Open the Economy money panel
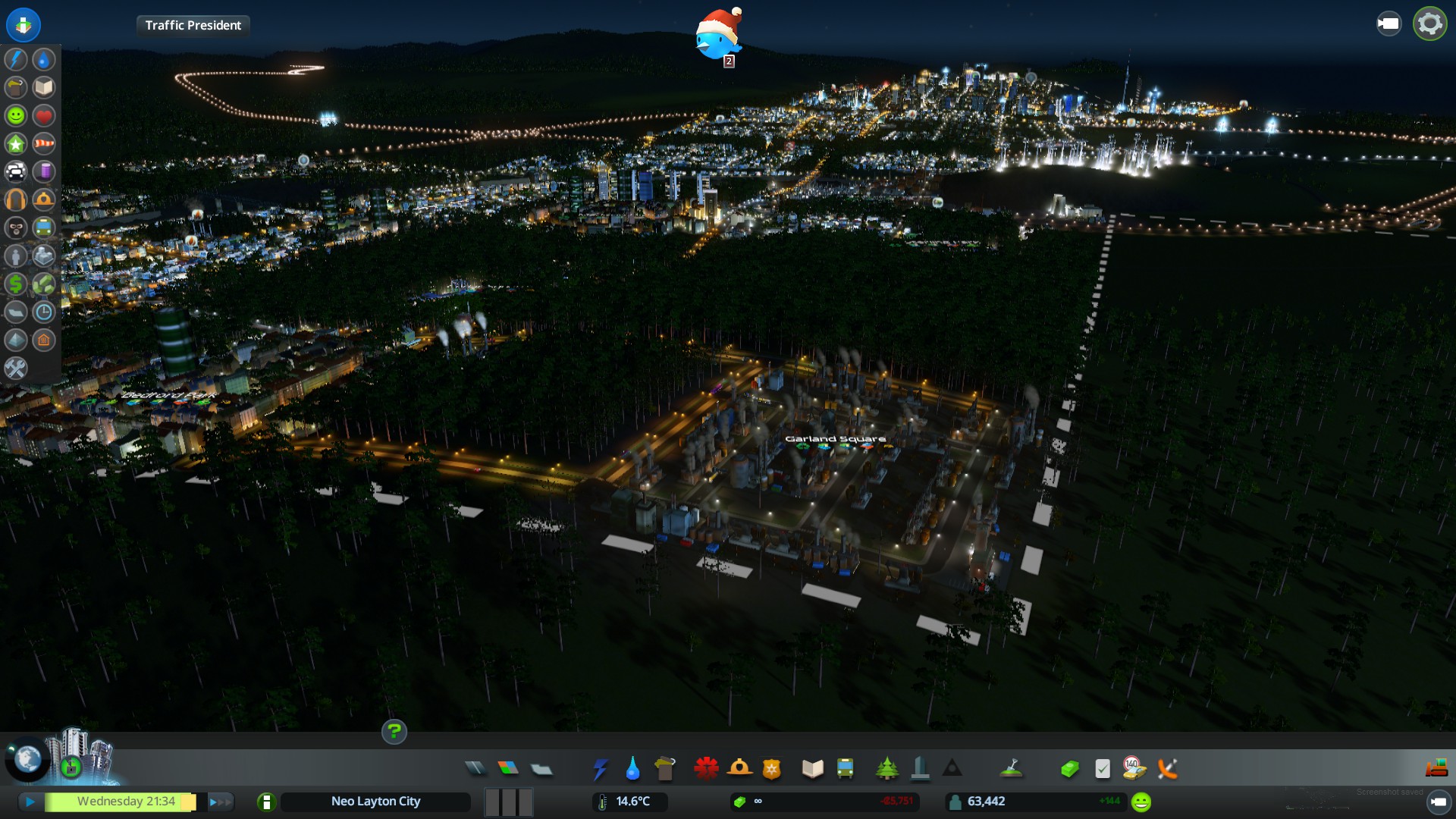 tap(1069, 769)
